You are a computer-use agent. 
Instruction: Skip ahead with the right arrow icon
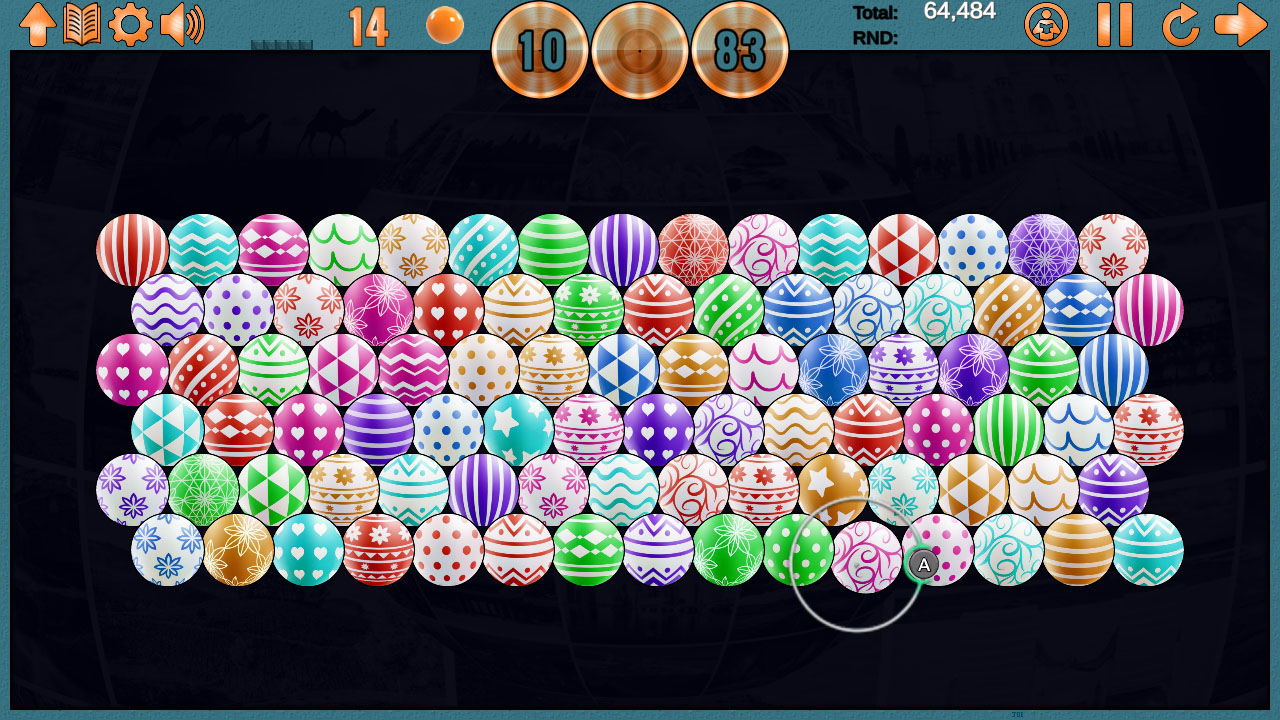tap(1240, 25)
